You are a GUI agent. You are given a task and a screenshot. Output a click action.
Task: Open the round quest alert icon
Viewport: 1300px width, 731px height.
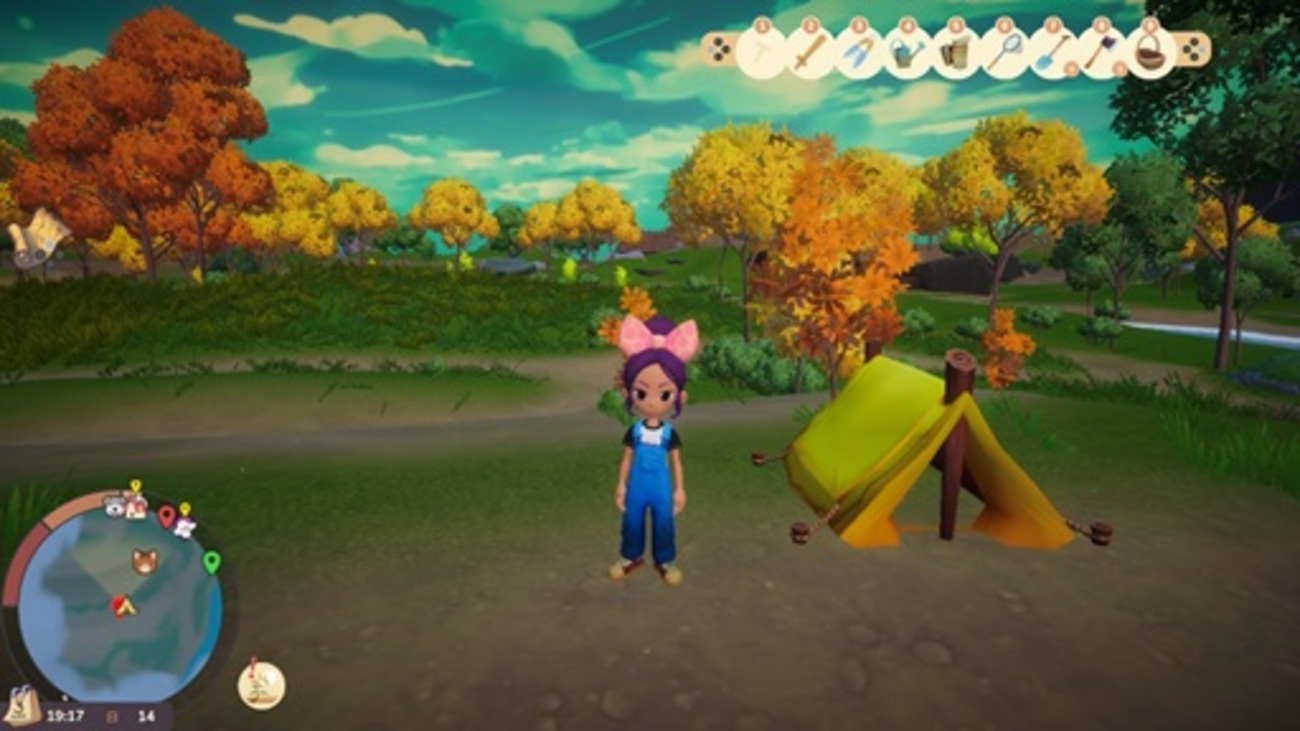click(261, 685)
